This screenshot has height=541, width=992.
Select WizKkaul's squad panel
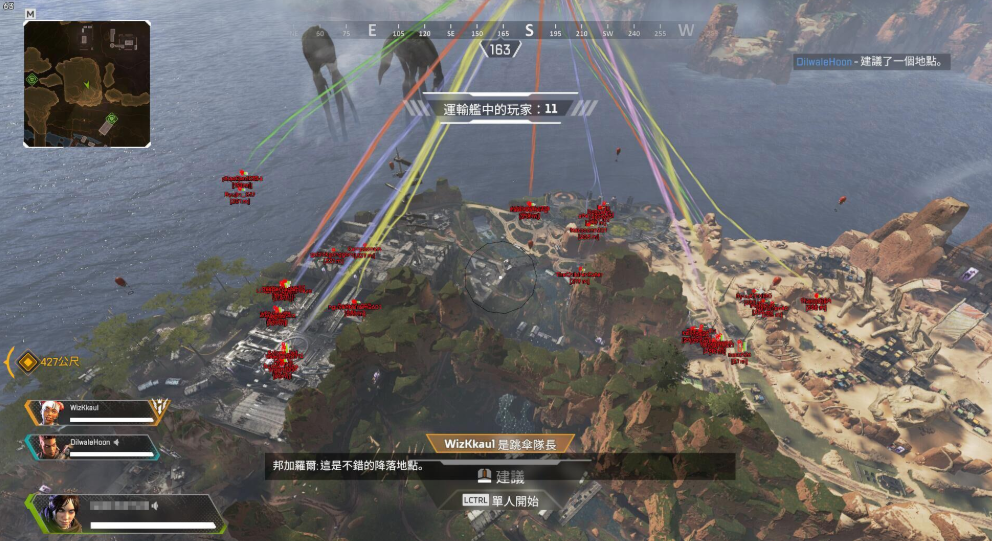(98, 413)
